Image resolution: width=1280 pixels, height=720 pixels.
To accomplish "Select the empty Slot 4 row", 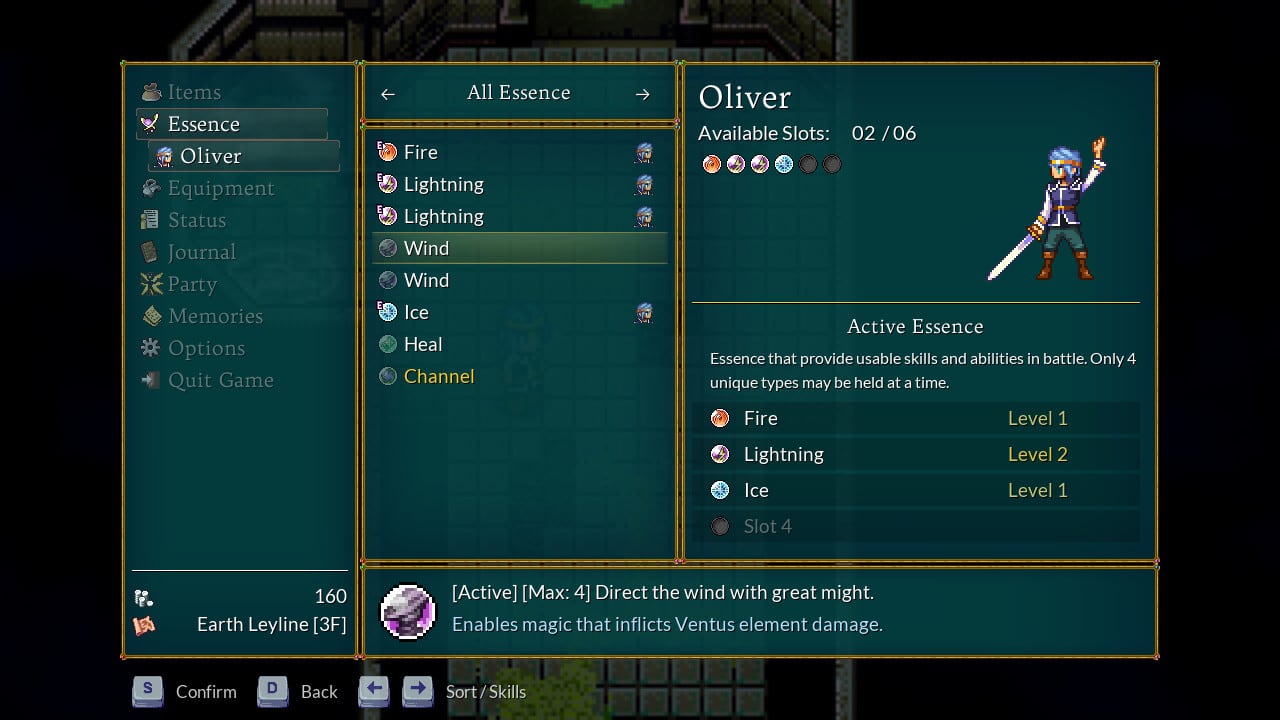I will click(x=915, y=526).
